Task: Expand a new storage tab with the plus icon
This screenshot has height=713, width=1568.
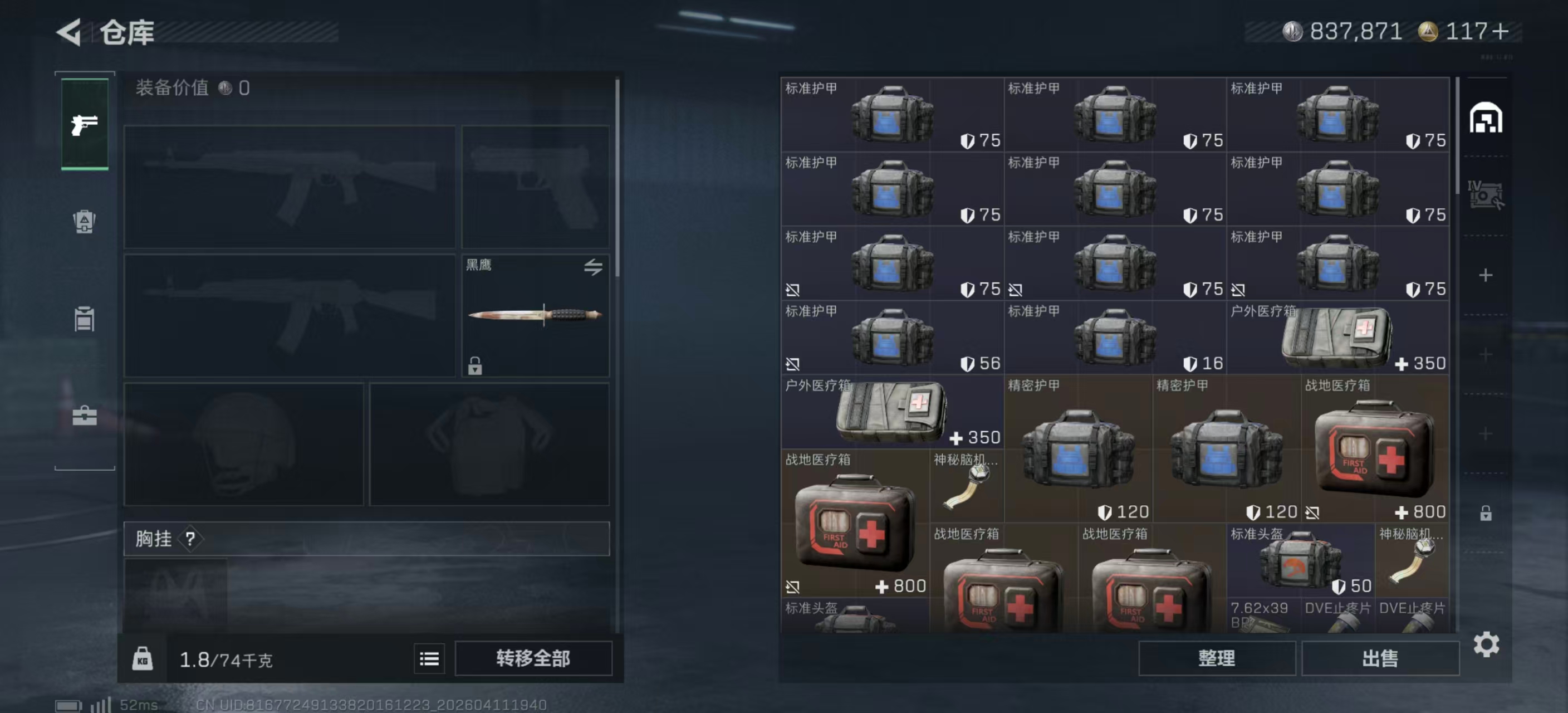Action: pos(1487,275)
